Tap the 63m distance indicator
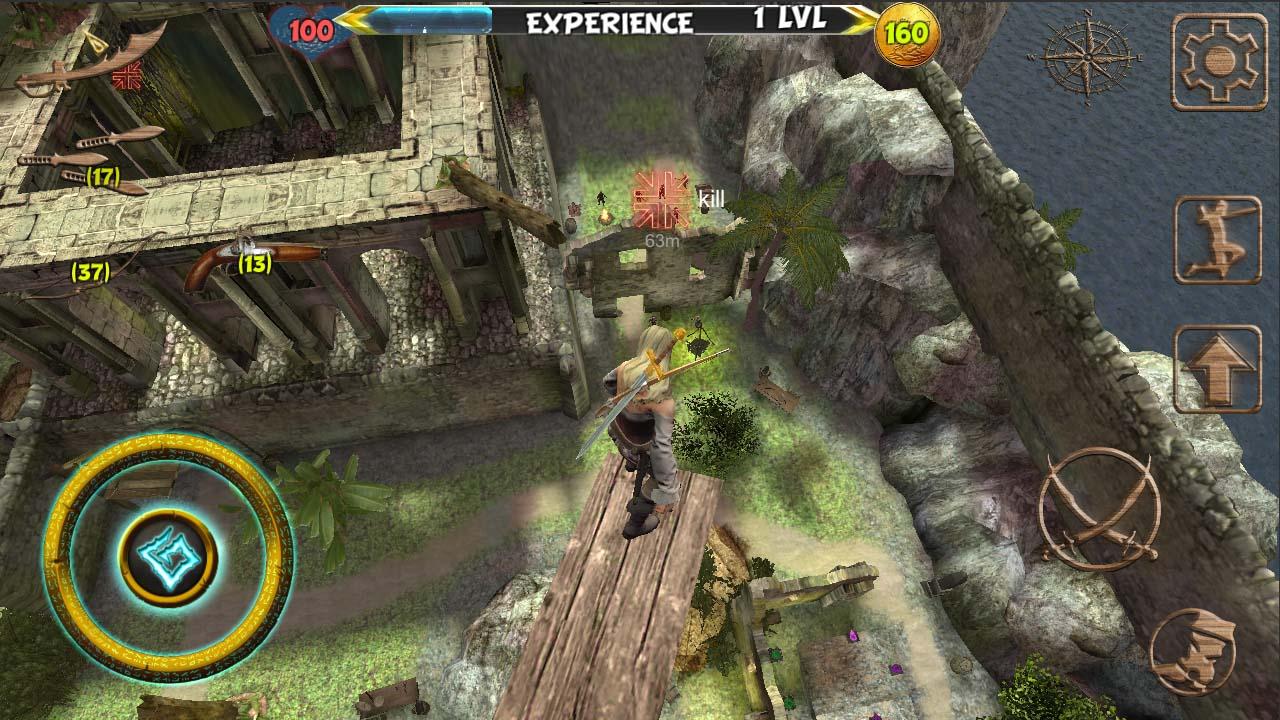 [663, 240]
